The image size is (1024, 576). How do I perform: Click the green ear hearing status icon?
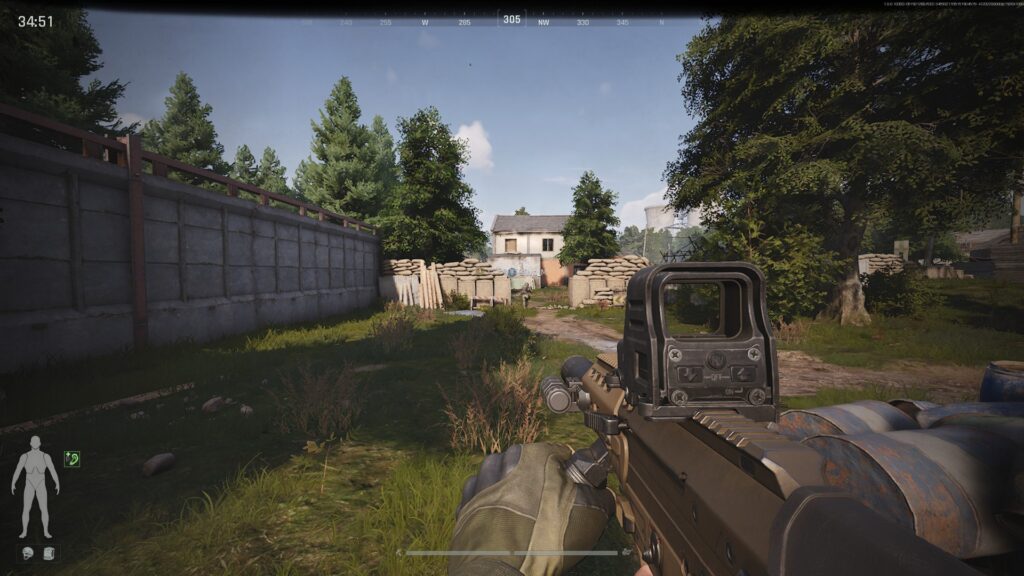coord(71,459)
